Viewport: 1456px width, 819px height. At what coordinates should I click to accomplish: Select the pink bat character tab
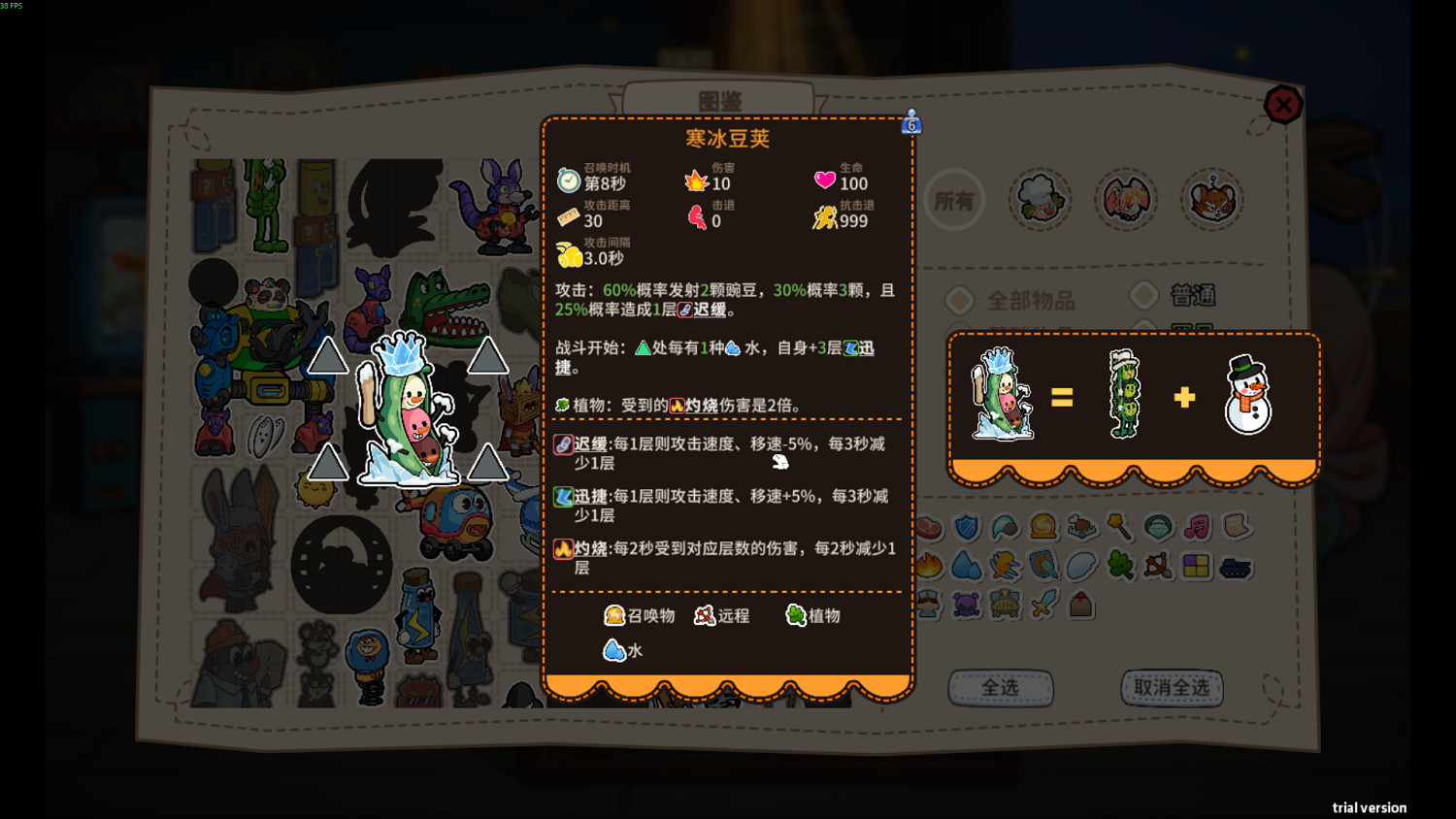click(1126, 198)
